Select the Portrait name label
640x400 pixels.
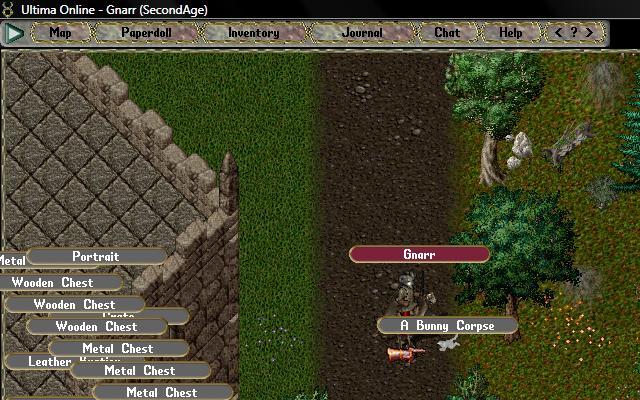(96, 257)
